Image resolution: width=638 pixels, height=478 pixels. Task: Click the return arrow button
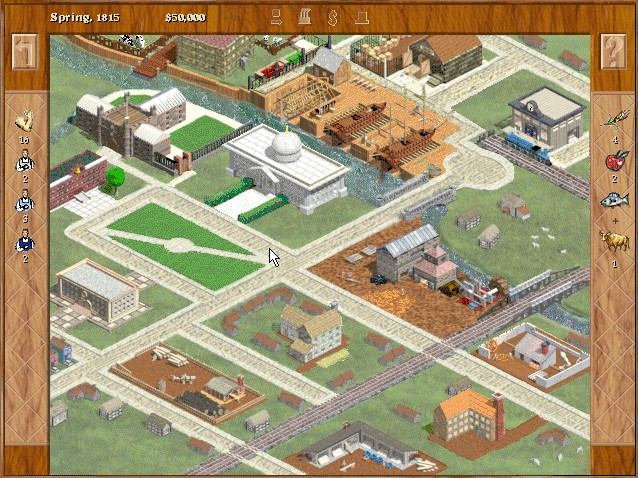click(24, 52)
